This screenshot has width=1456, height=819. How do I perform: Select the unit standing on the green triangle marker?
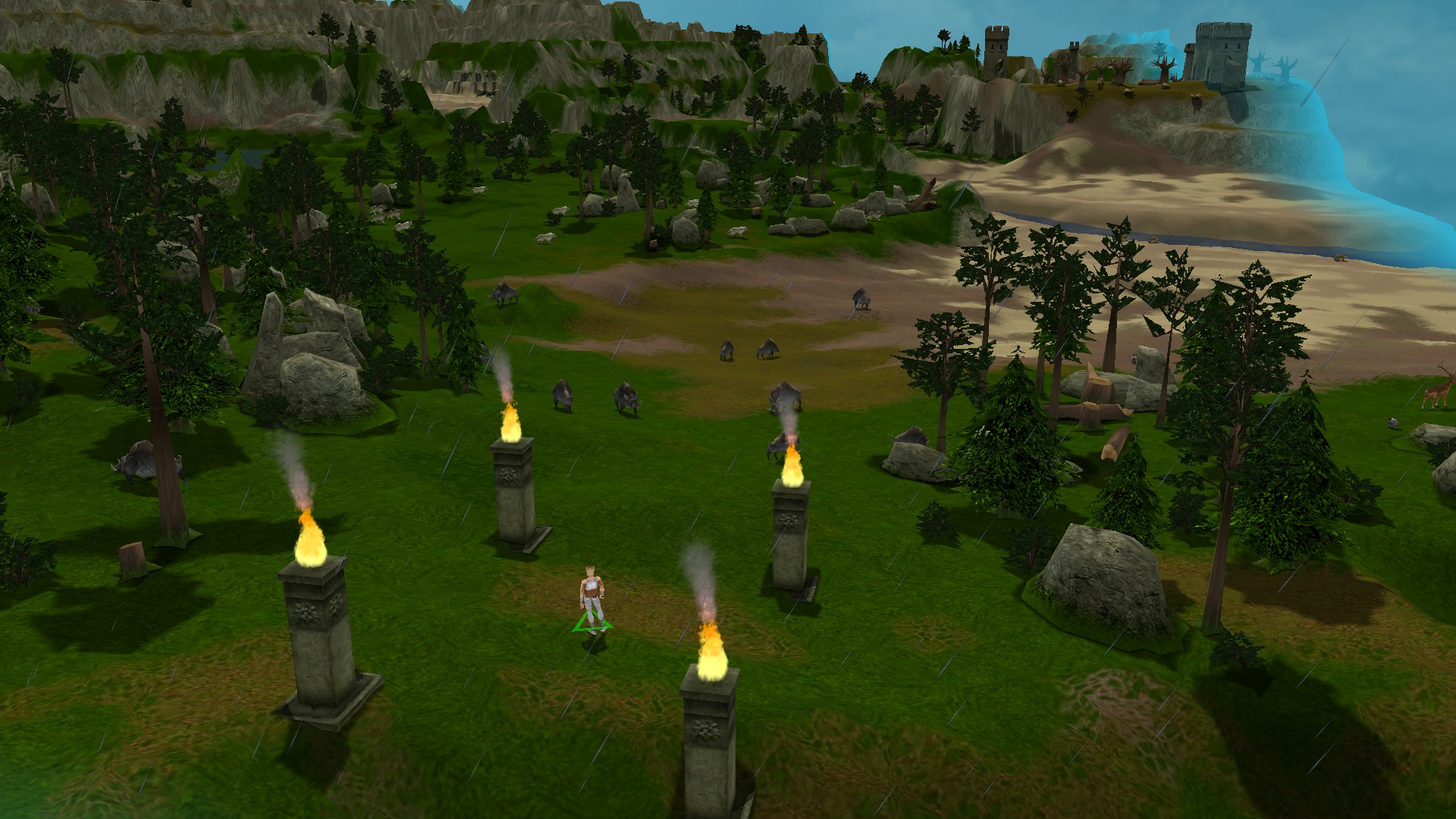pos(591,597)
